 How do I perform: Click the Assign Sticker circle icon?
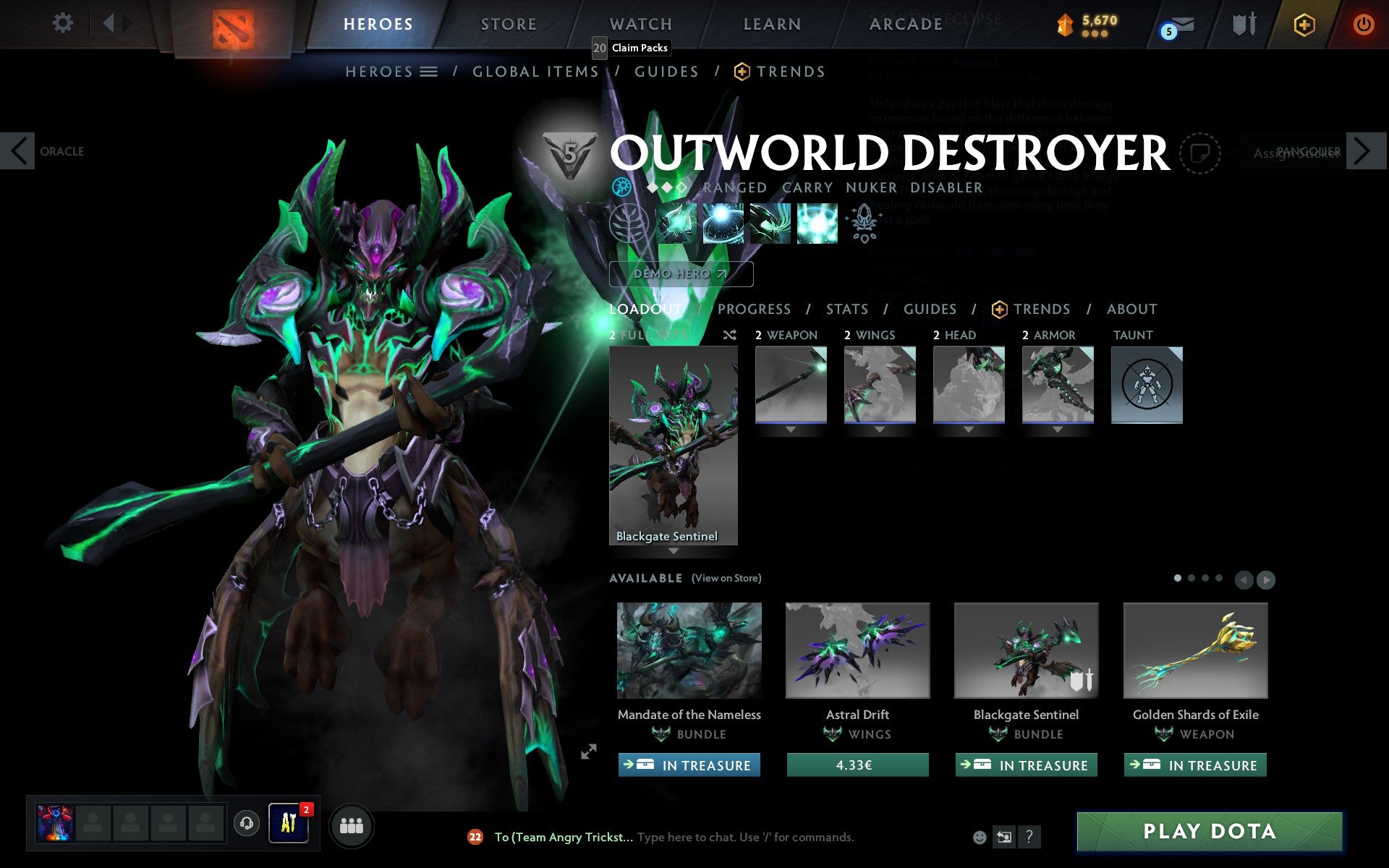pos(1201,153)
